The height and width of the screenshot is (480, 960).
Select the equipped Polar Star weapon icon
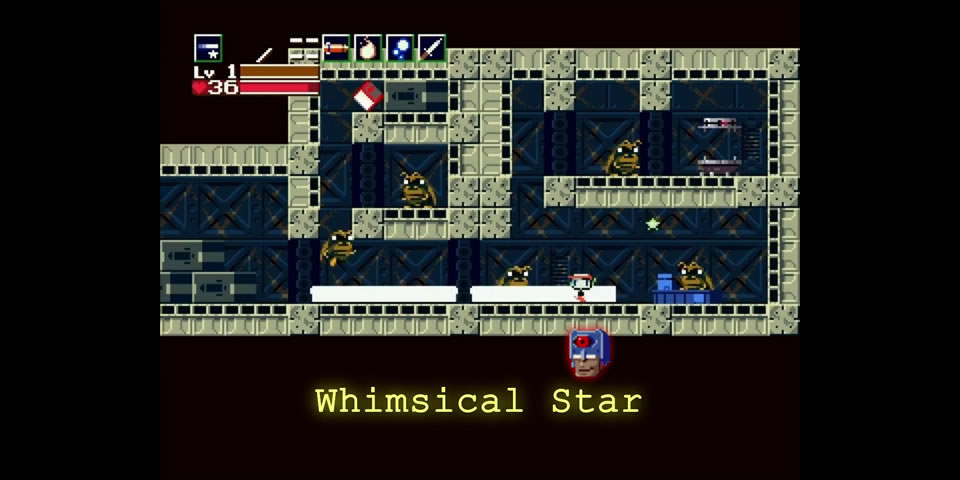click(x=208, y=48)
